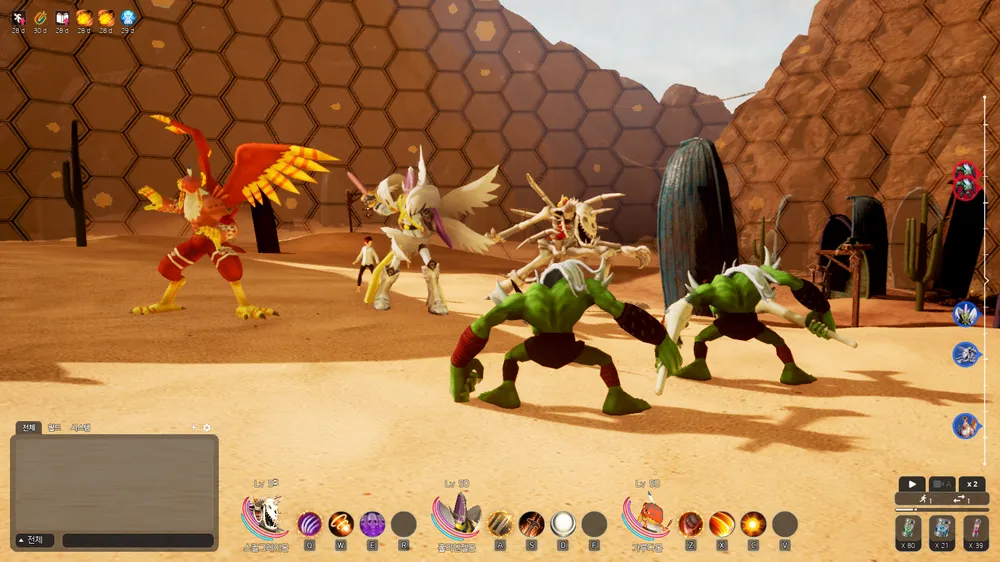
Task: Switch to the 월드 chat tab
Action: click(55, 428)
